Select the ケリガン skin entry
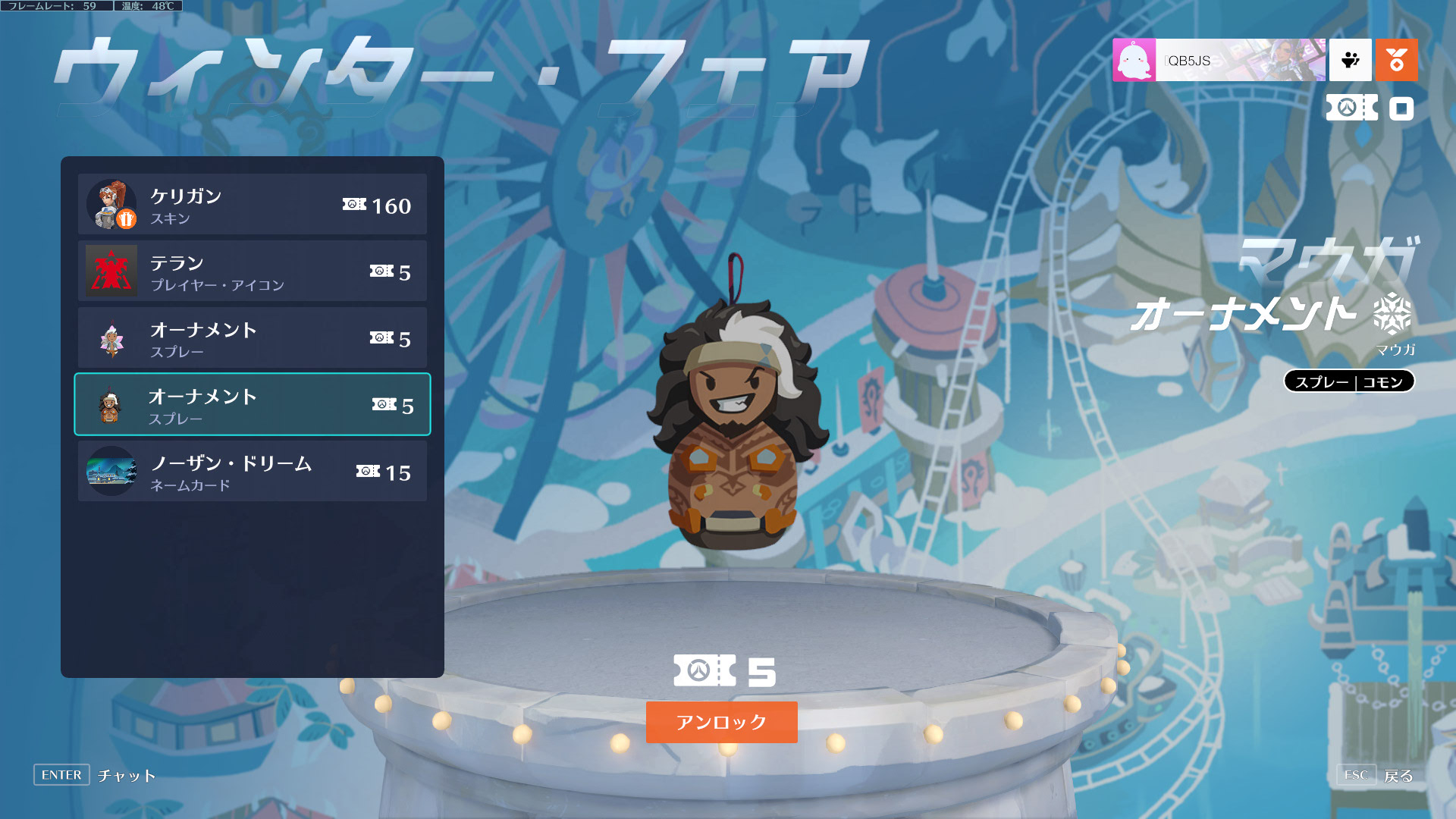 click(252, 205)
